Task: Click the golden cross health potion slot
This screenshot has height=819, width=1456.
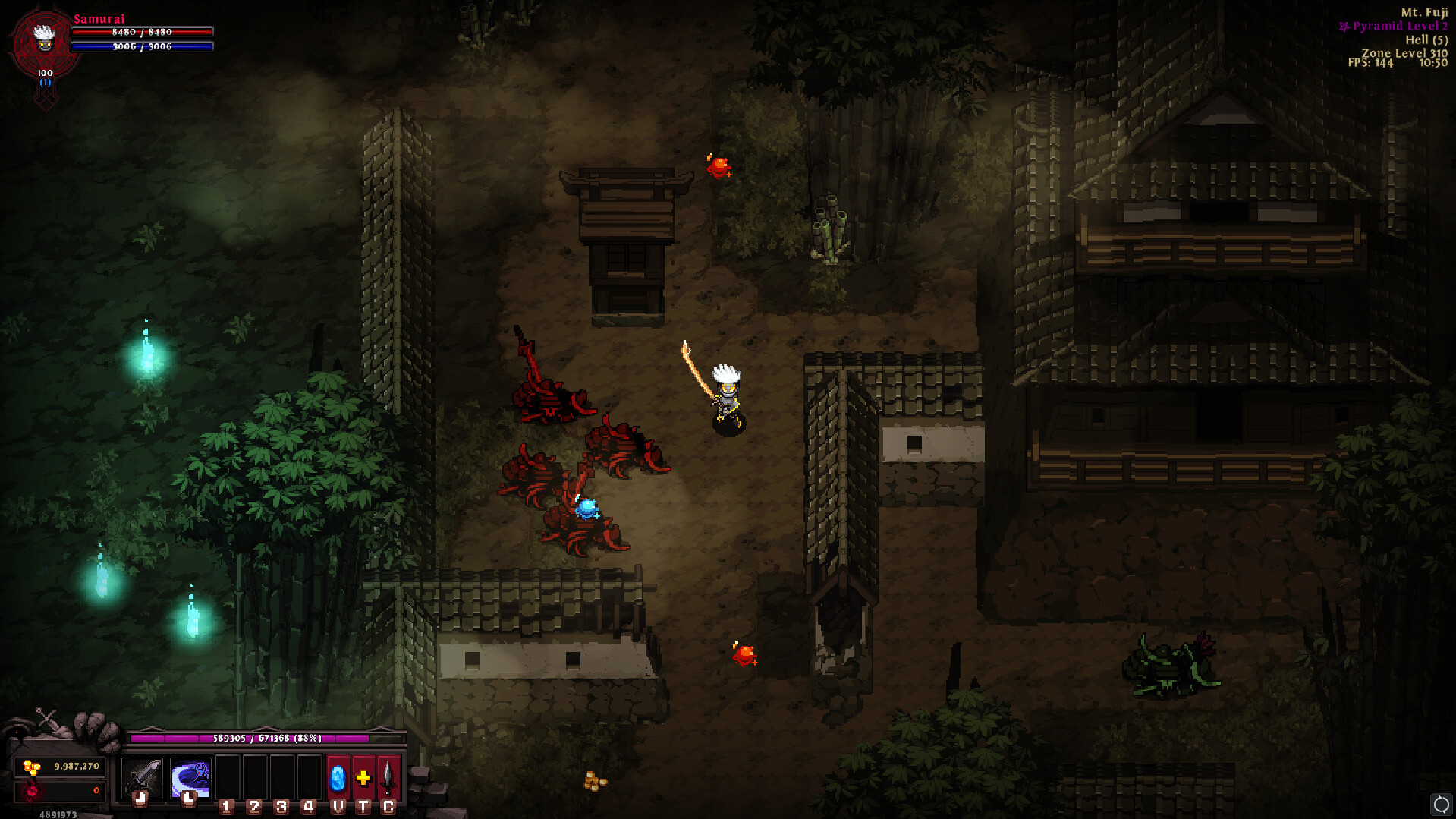Action: [363, 778]
